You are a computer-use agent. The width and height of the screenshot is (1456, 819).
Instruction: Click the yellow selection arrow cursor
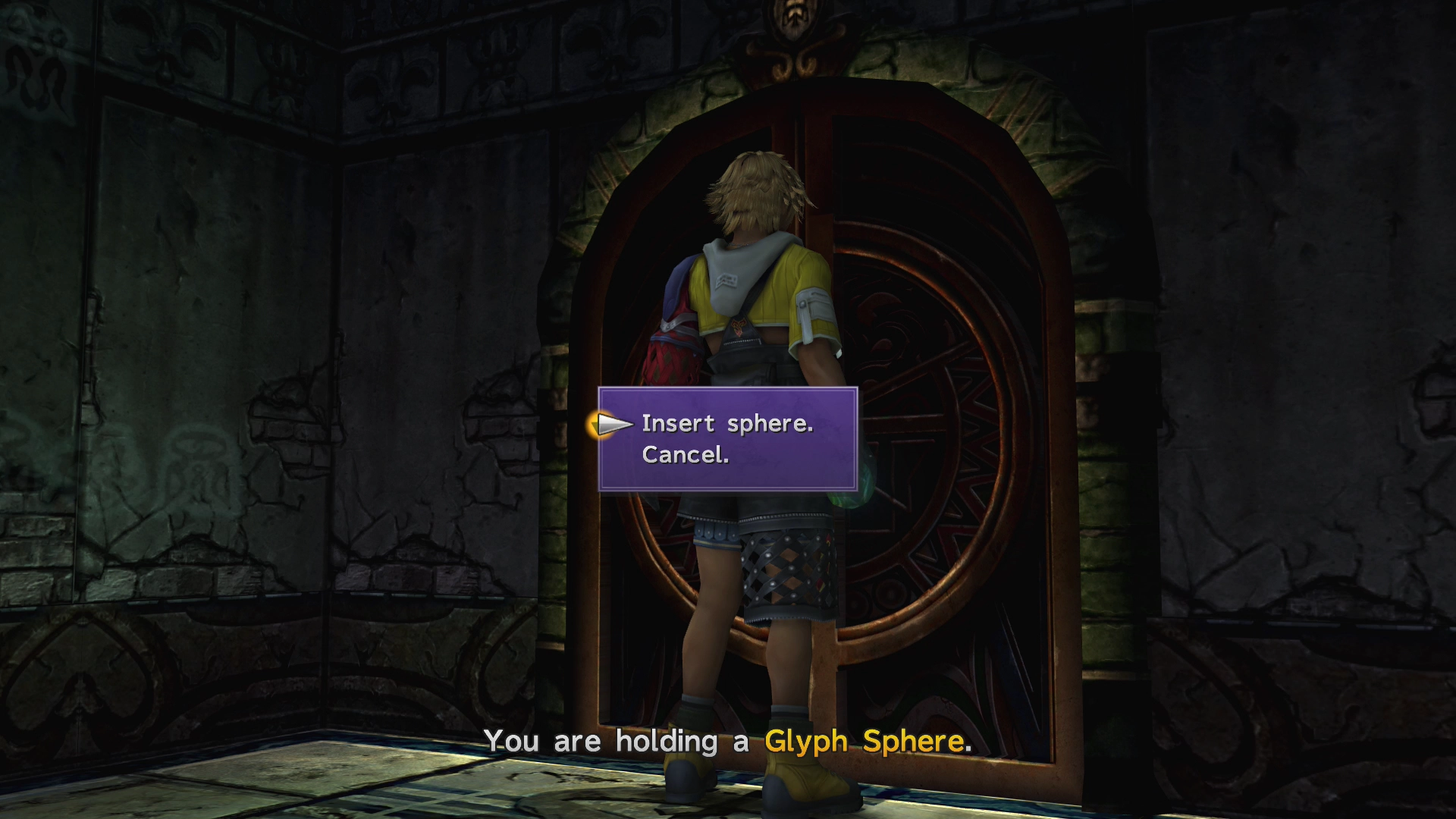[611, 425]
